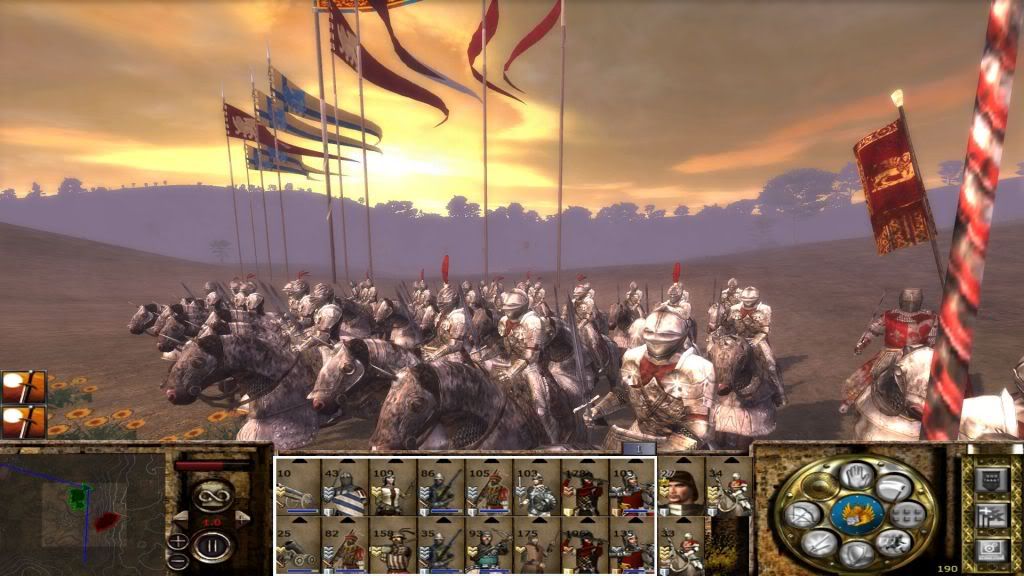This screenshot has width=1024, height=576.
Task: Zoom in the minimap with plus button
Action: point(177,541)
